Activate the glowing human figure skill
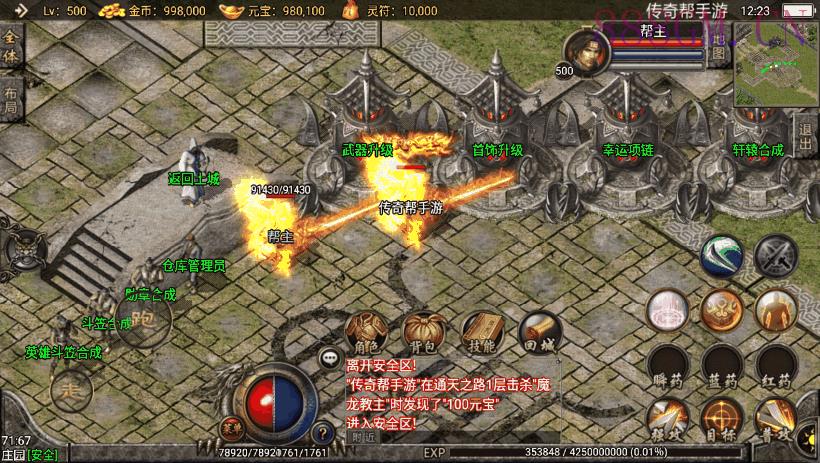 pyautogui.click(x=775, y=311)
